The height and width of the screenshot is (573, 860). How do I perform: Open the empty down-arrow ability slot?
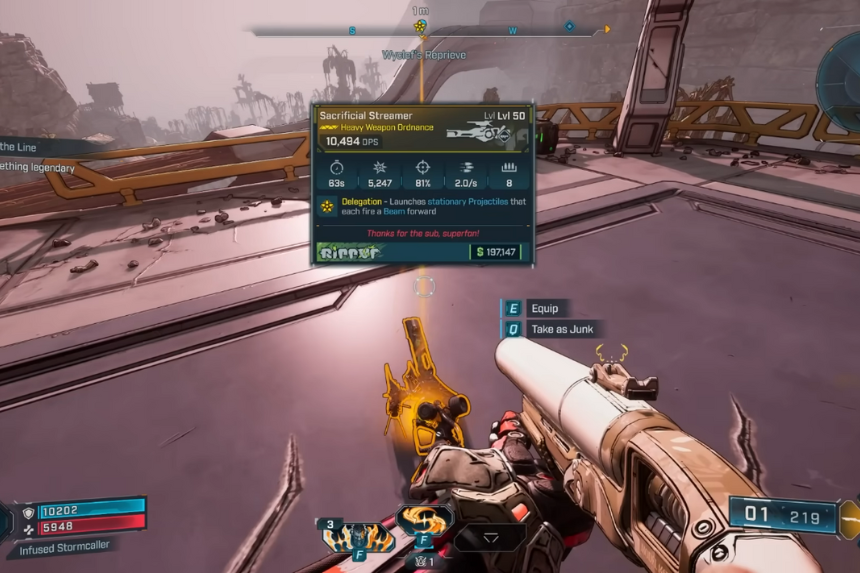(490, 537)
